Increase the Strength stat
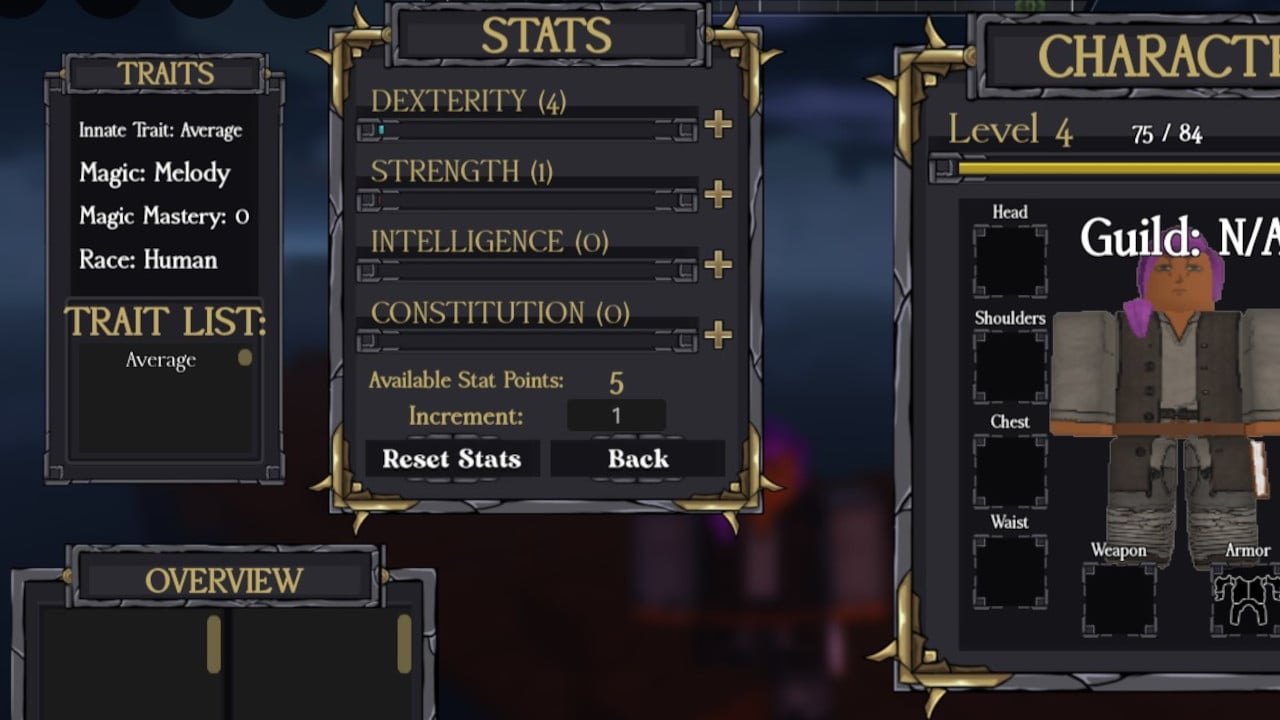This screenshot has height=720, width=1280. [x=717, y=195]
